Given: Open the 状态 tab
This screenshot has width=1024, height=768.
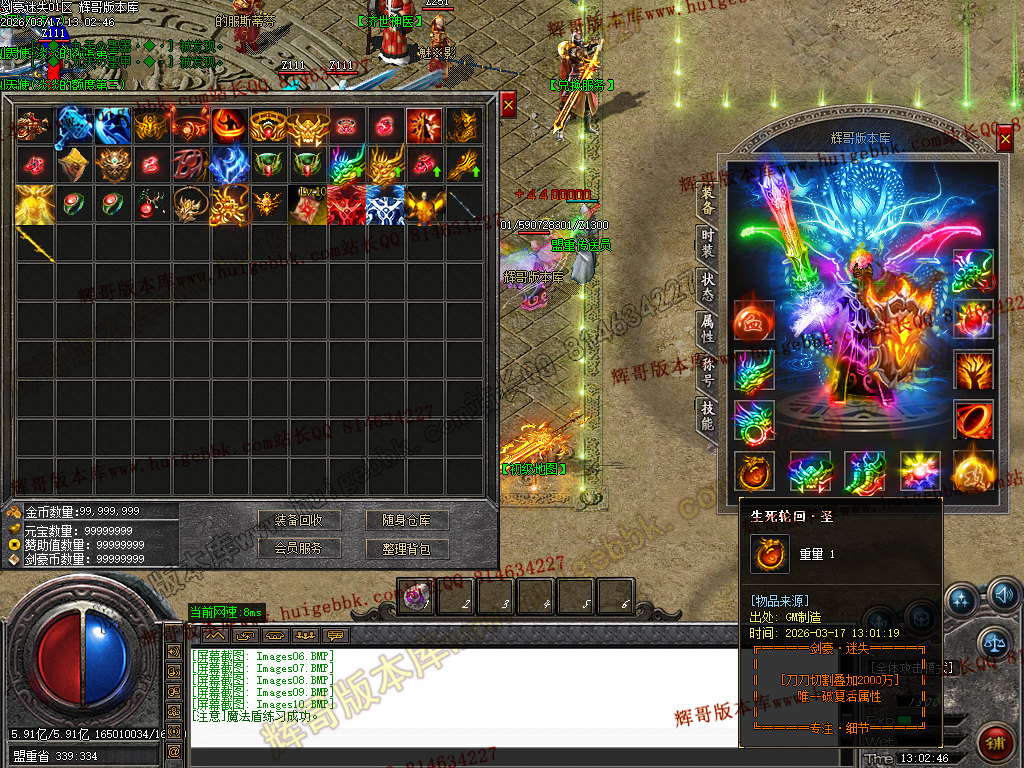Looking at the screenshot, I should pyautogui.click(x=707, y=285).
